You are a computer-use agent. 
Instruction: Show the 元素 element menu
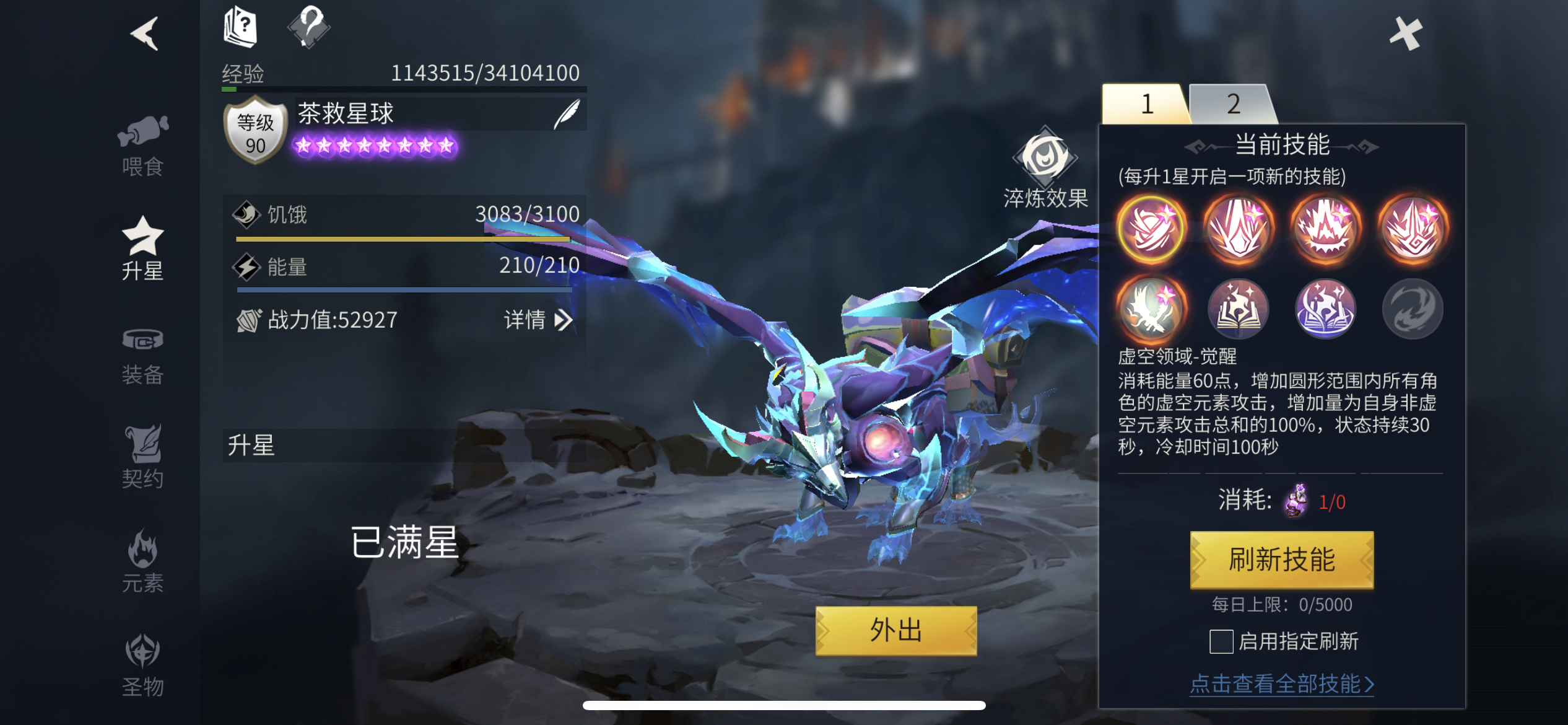tap(143, 561)
